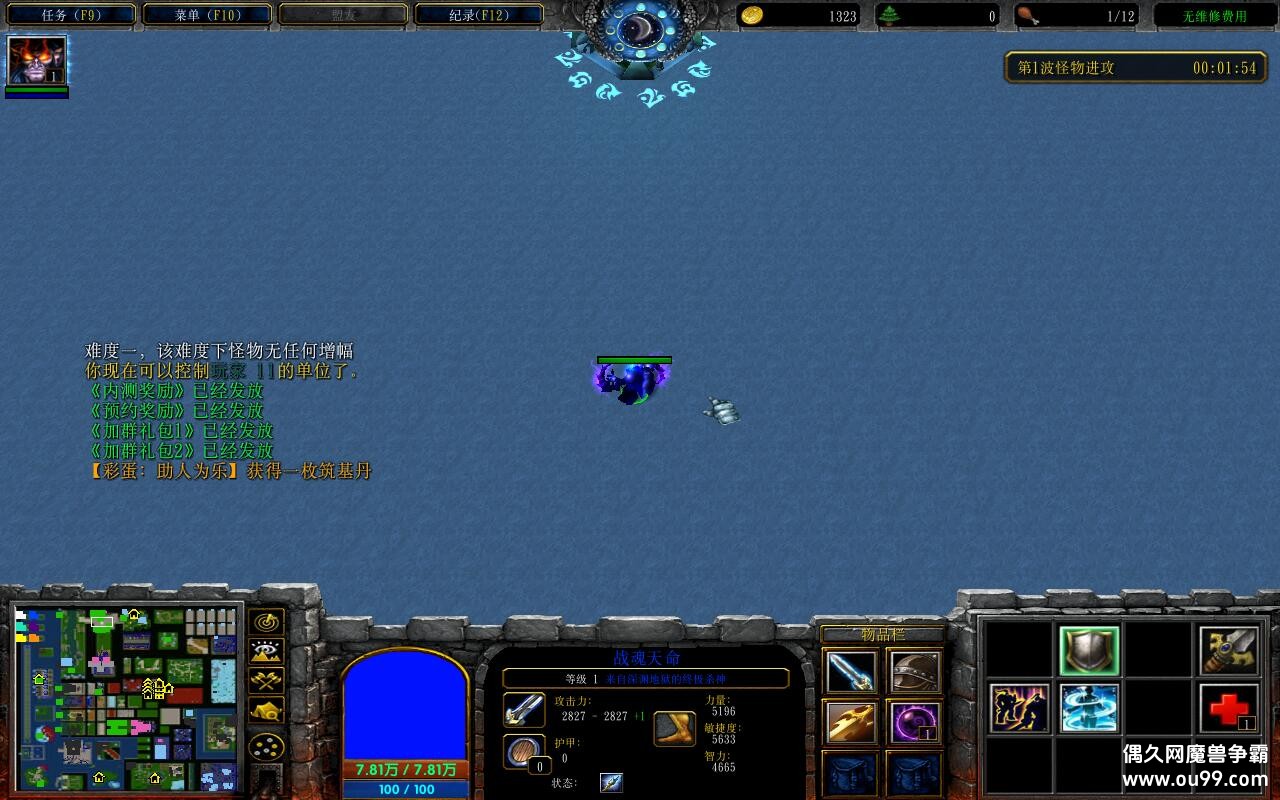1280x800 pixels.
Task: Activate the blue swirling whirlwind ability
Action: [1089, 708]
